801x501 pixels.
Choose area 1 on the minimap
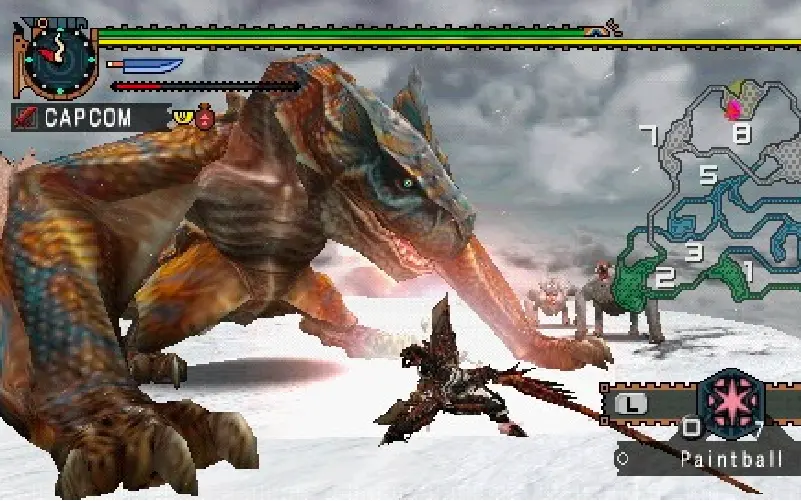point(746,268)
